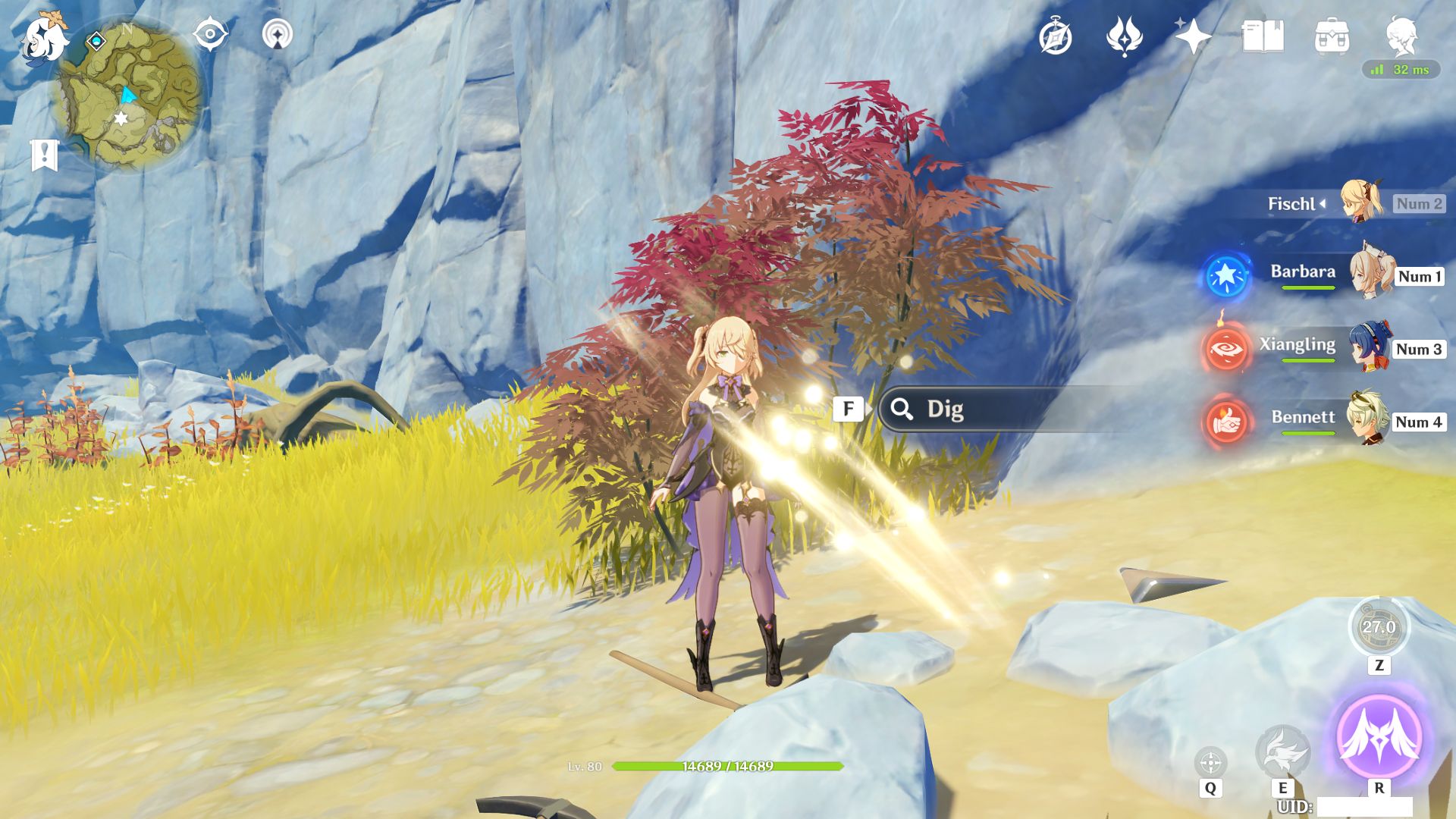Screen dimensions: 1456x819
Task: Activate Barbara's ready elemental burst
Action: coord(1225,276)
